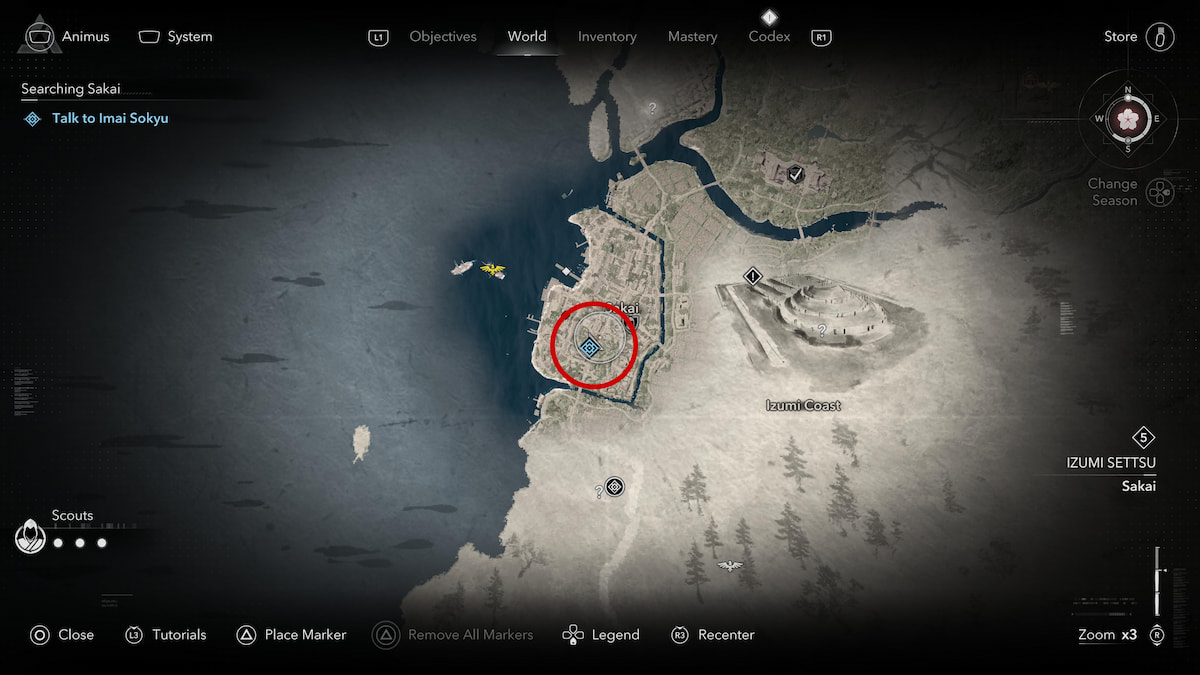Open the Codex tab
This screenshot has width=1200, height=675.
[x=769, y=37]
